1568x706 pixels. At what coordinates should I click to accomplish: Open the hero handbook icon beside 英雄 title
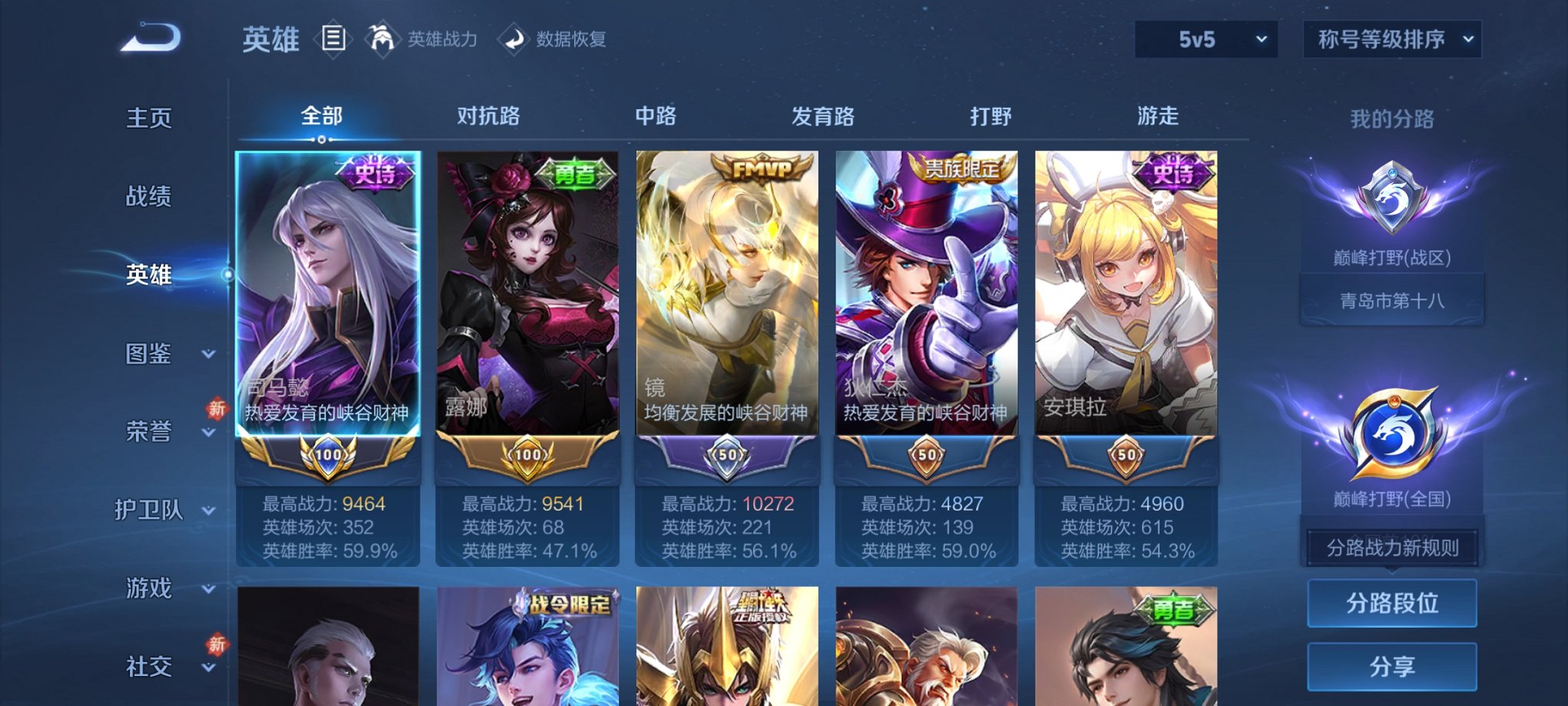click(x=334, y=38)
